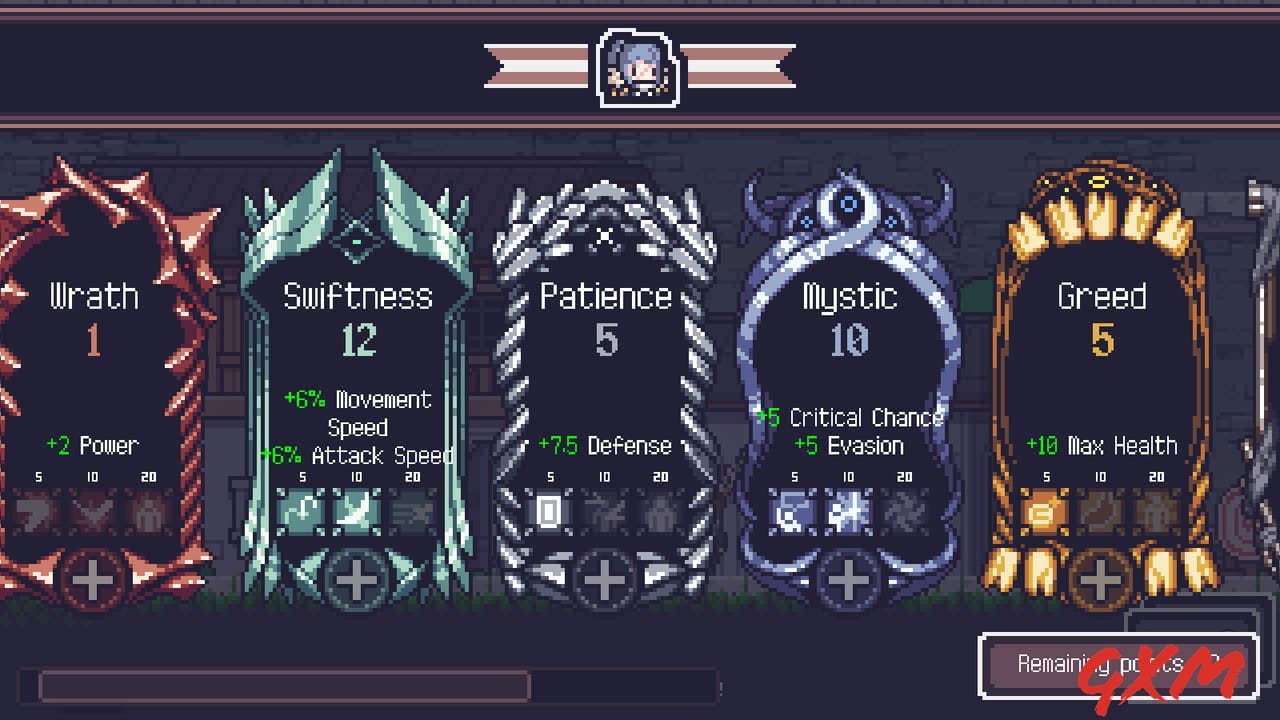This screenshot has width=1280, height=720.
Task: Click the Remaining points display box
Action: 1120,666
